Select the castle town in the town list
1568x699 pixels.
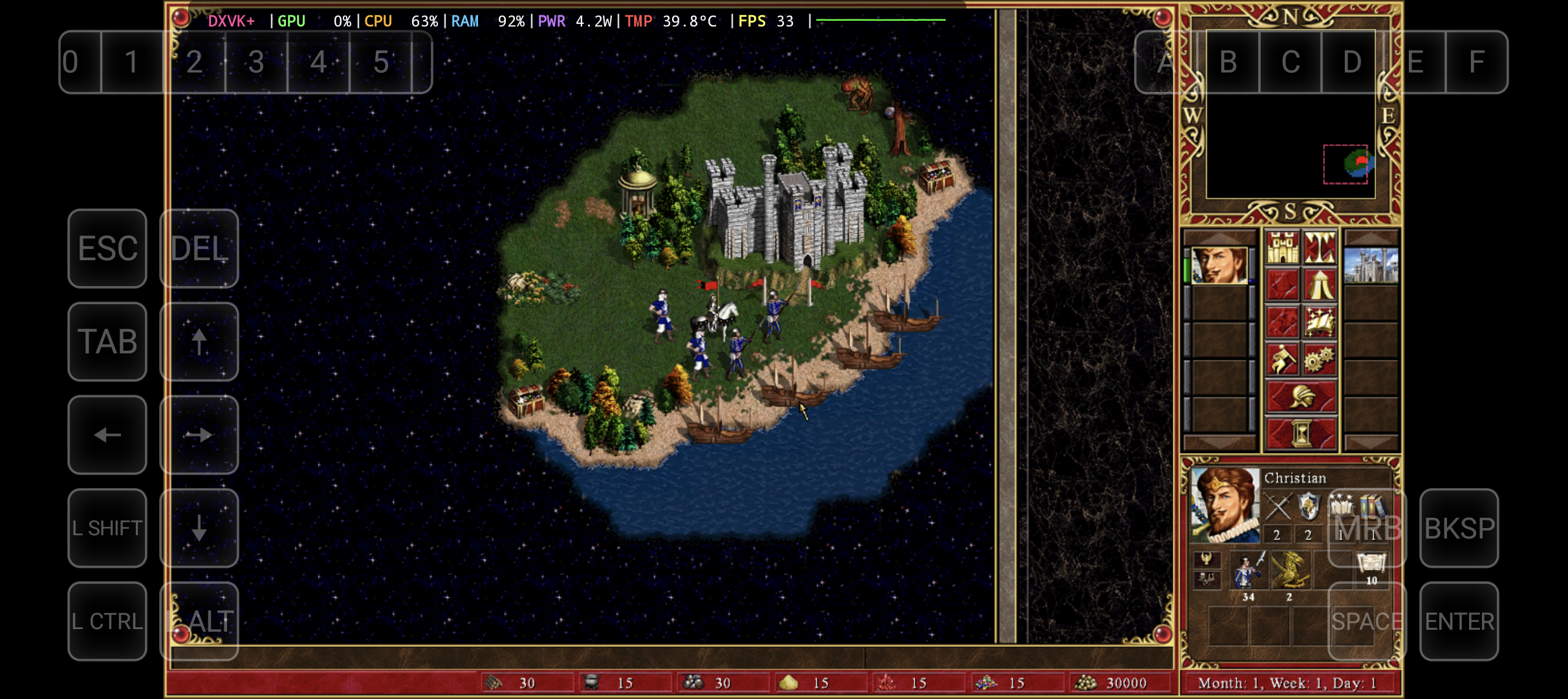tap(1371, 265)
